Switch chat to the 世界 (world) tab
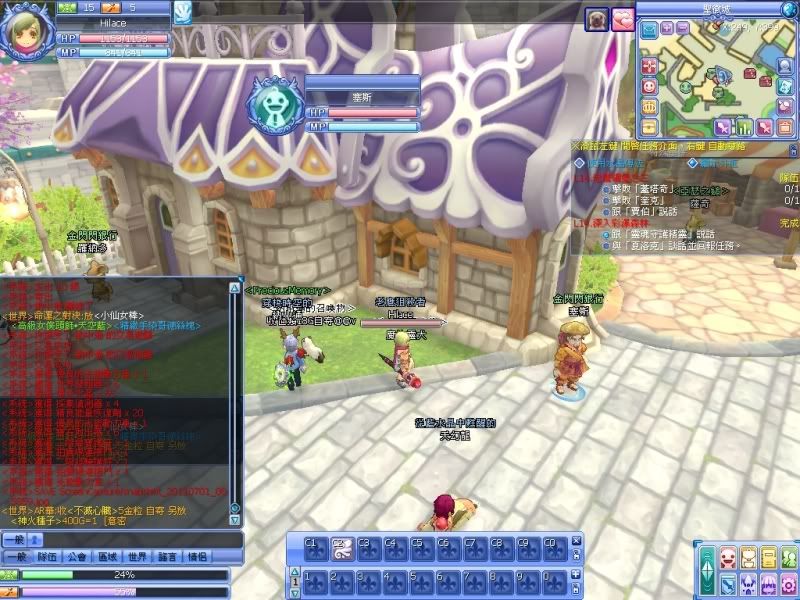The height and width of the screenshot is (600, 800). click(x=137, y=557)
